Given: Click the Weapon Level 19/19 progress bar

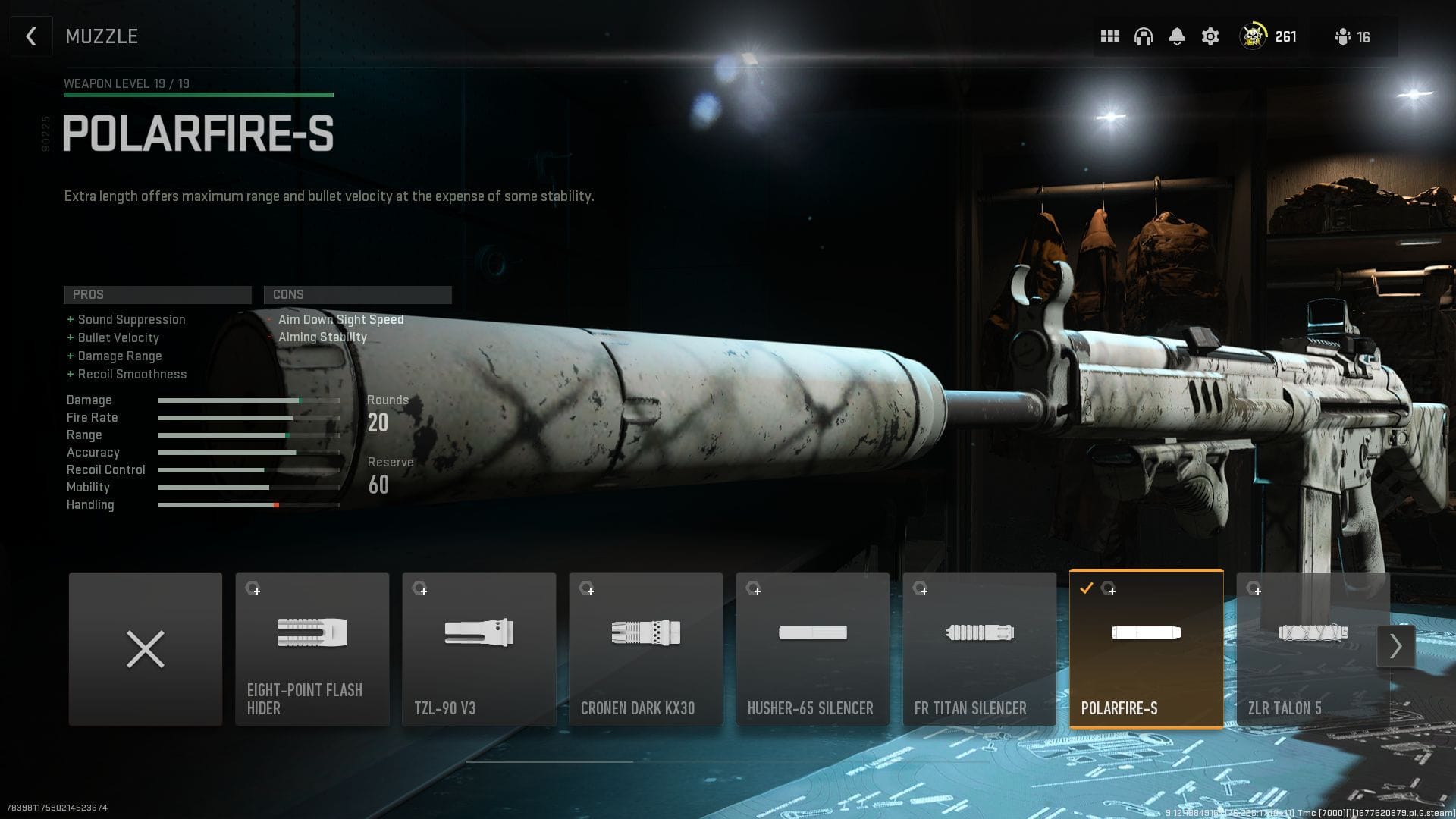Looking at the screenshot, I should [199, 94].
